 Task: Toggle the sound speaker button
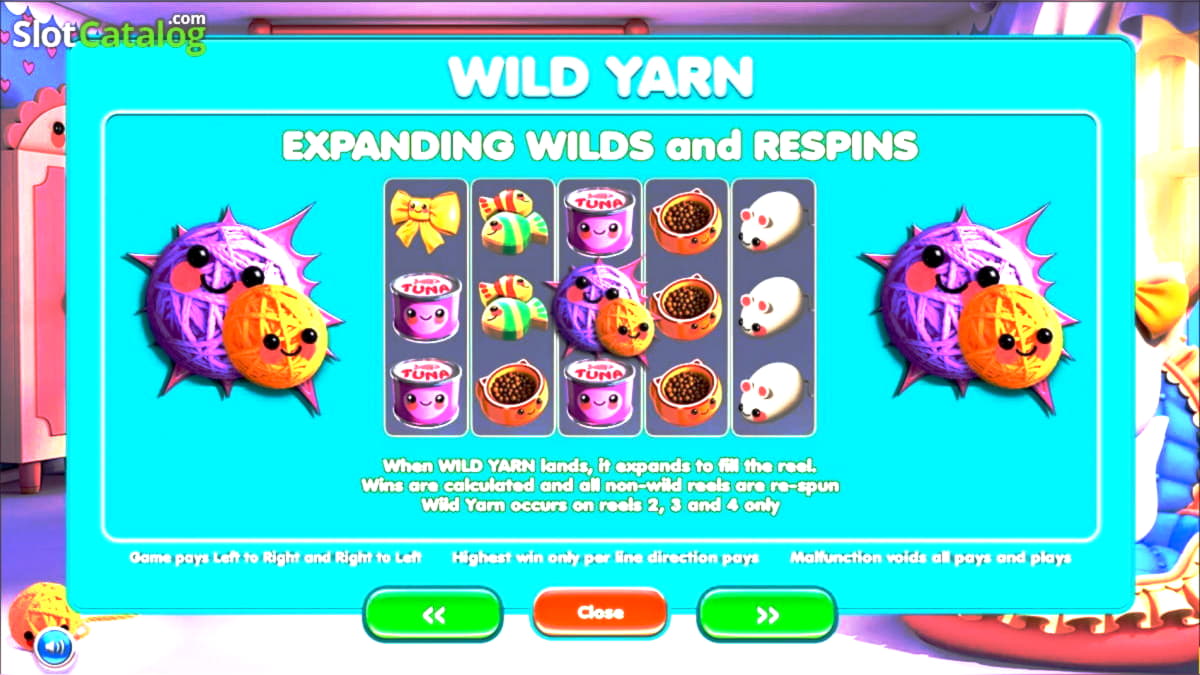(54, 648)
